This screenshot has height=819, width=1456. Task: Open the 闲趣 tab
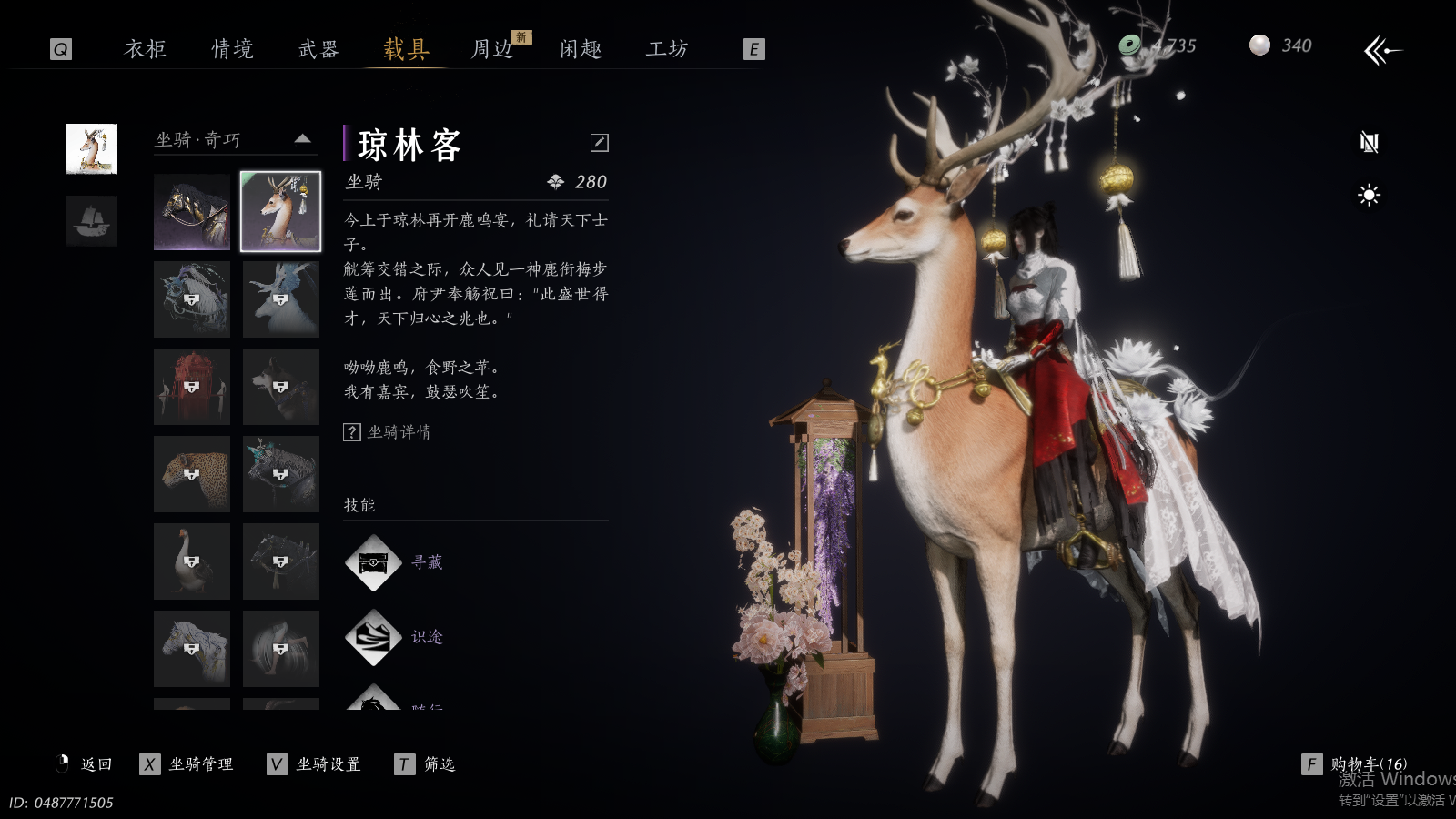tap(581, 48)
